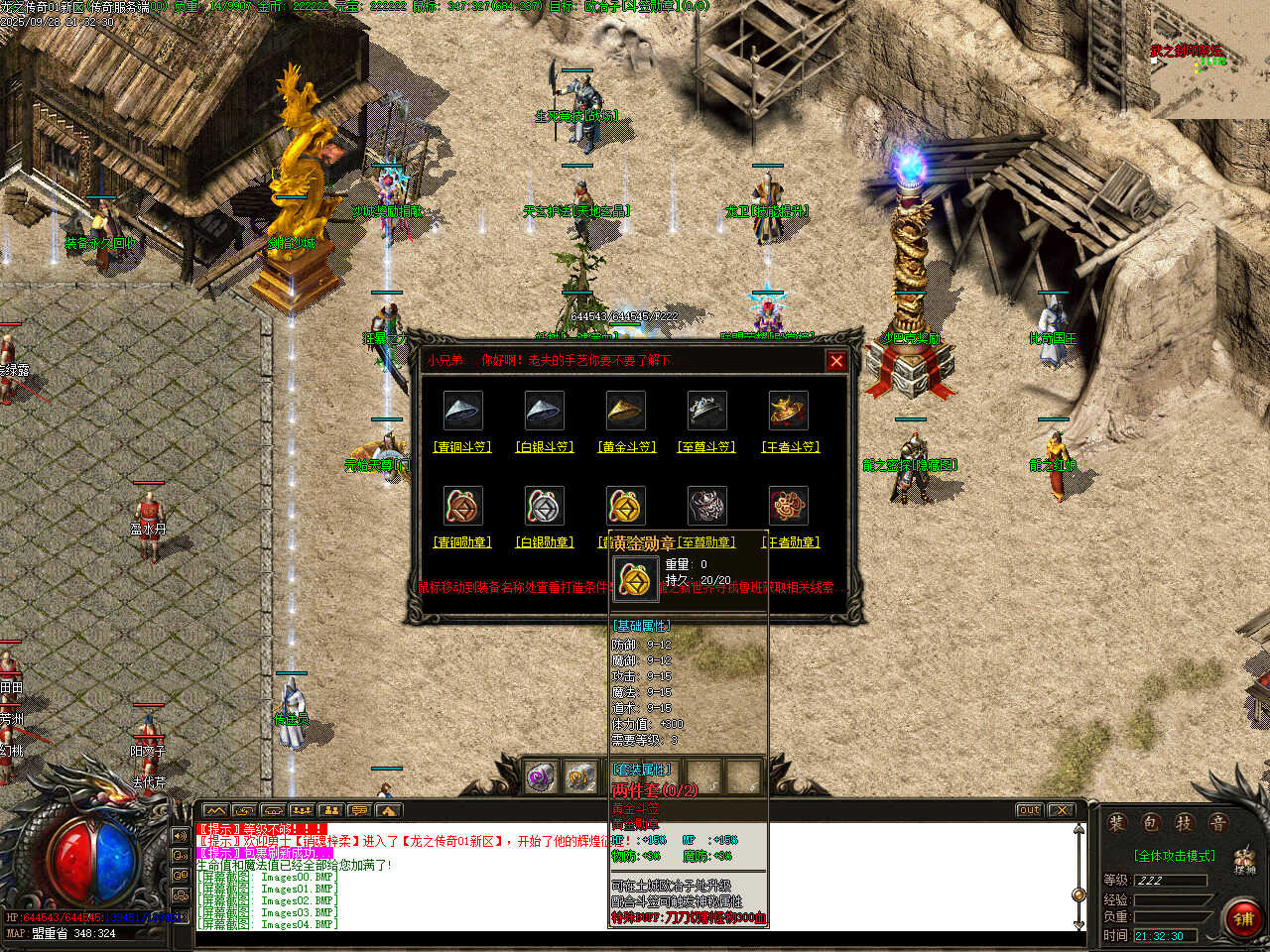
Task: Choose the 白银斗笠 link
Action: click(x=545, y=447)
